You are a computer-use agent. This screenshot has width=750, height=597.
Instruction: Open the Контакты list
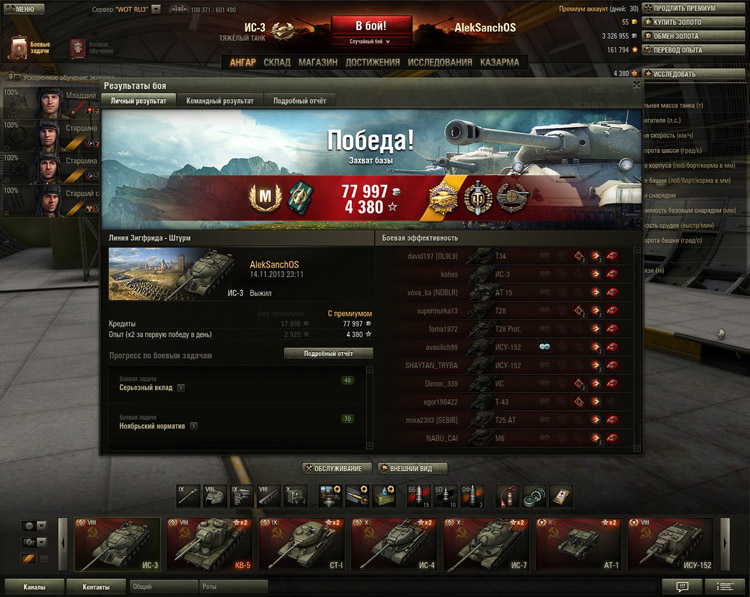[96, 587]
